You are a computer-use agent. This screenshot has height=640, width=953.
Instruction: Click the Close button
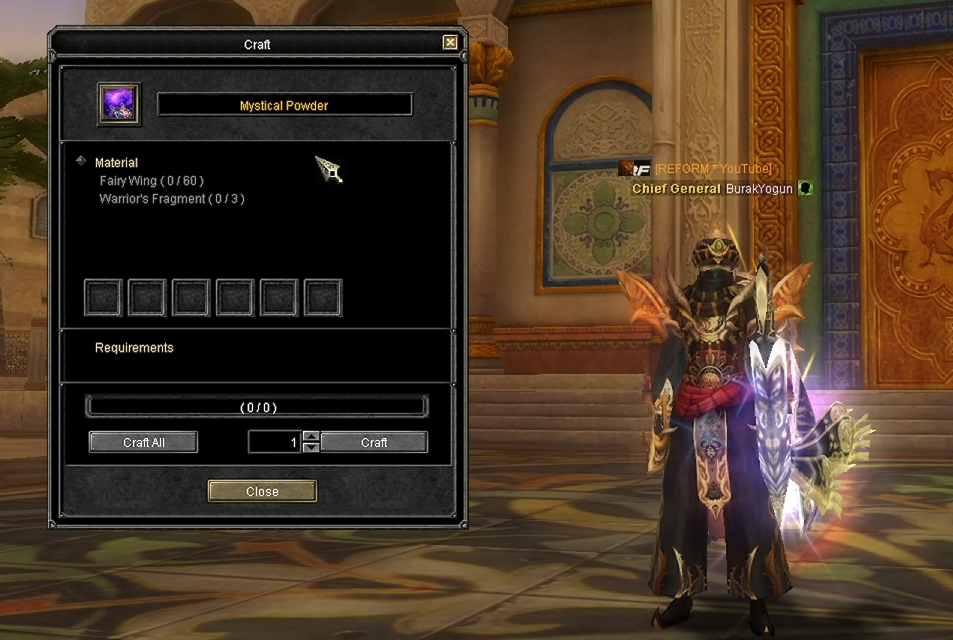[262, 491]
